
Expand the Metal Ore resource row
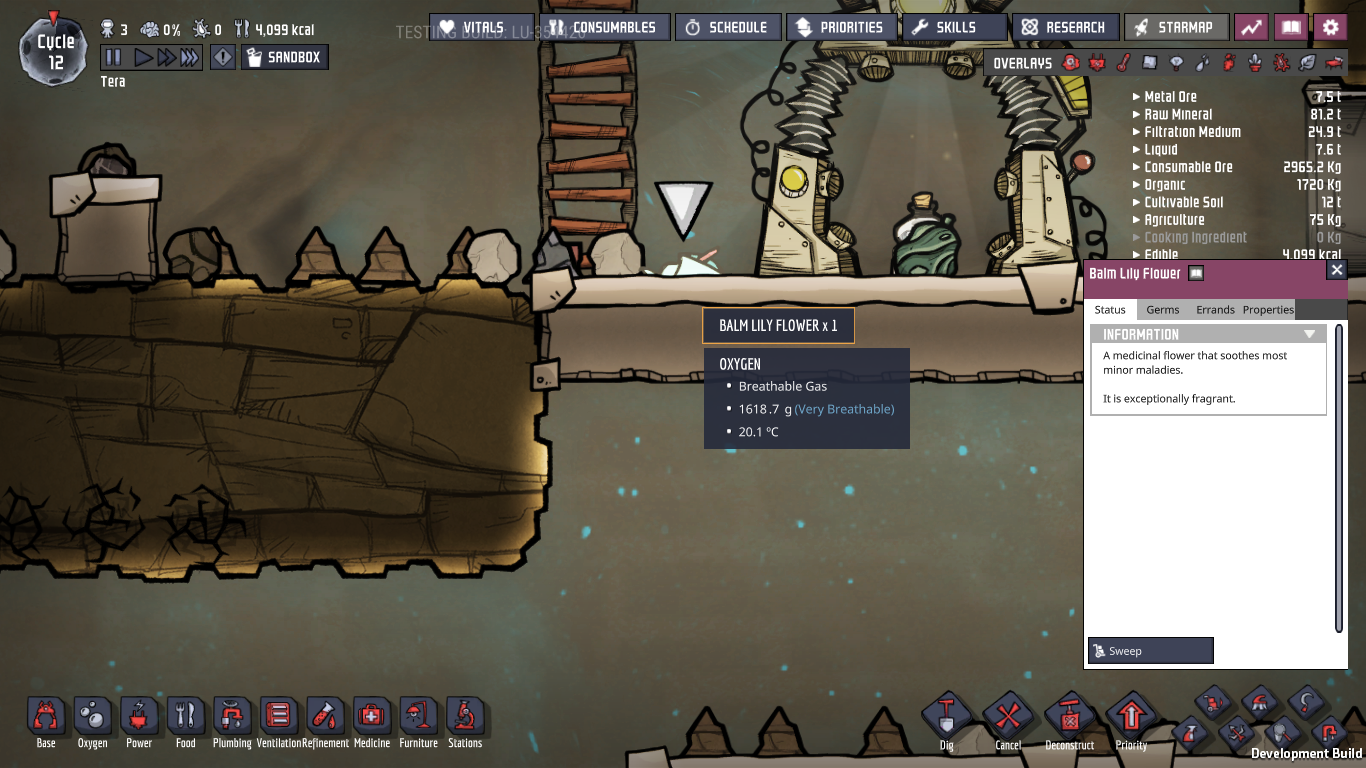click(x=1170, y=97)
